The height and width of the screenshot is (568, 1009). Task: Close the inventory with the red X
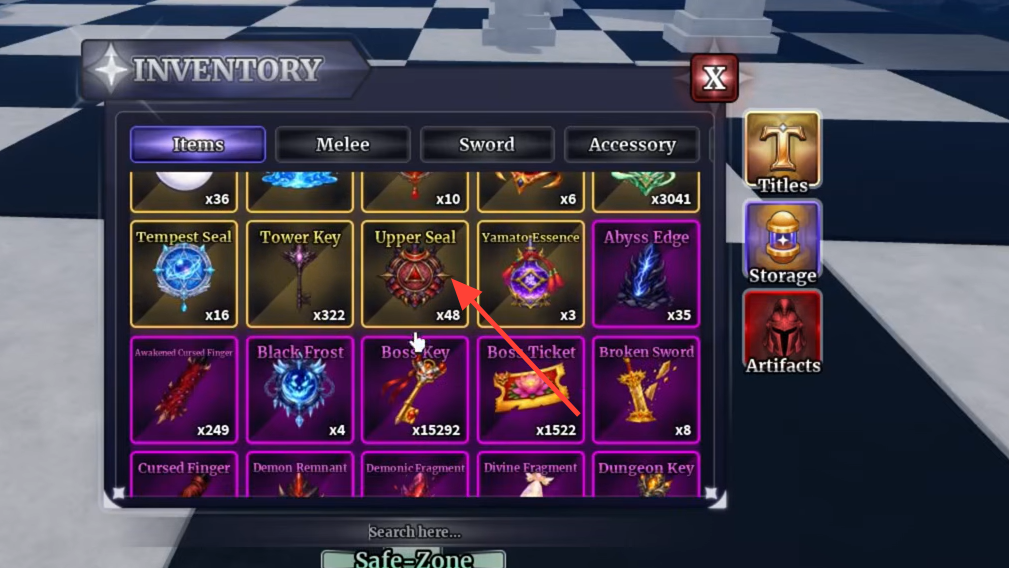[714, 79]
